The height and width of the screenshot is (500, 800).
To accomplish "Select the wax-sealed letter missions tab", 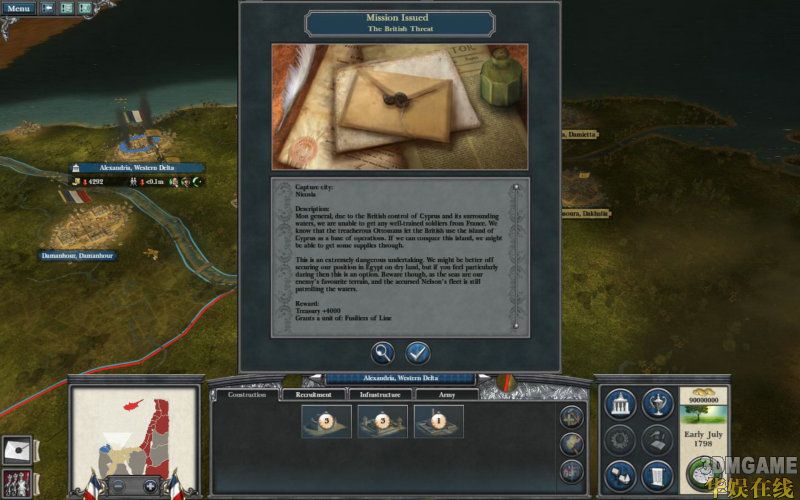I will pos(14,448).
